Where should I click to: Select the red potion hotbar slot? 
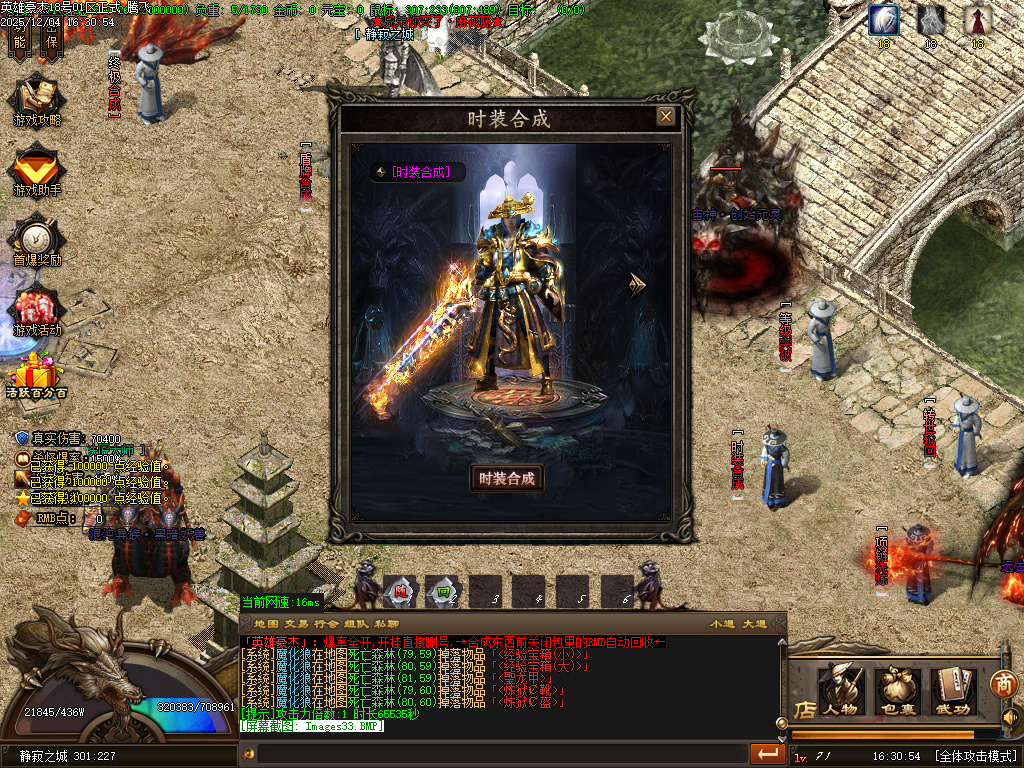click(x=398, y=591)
